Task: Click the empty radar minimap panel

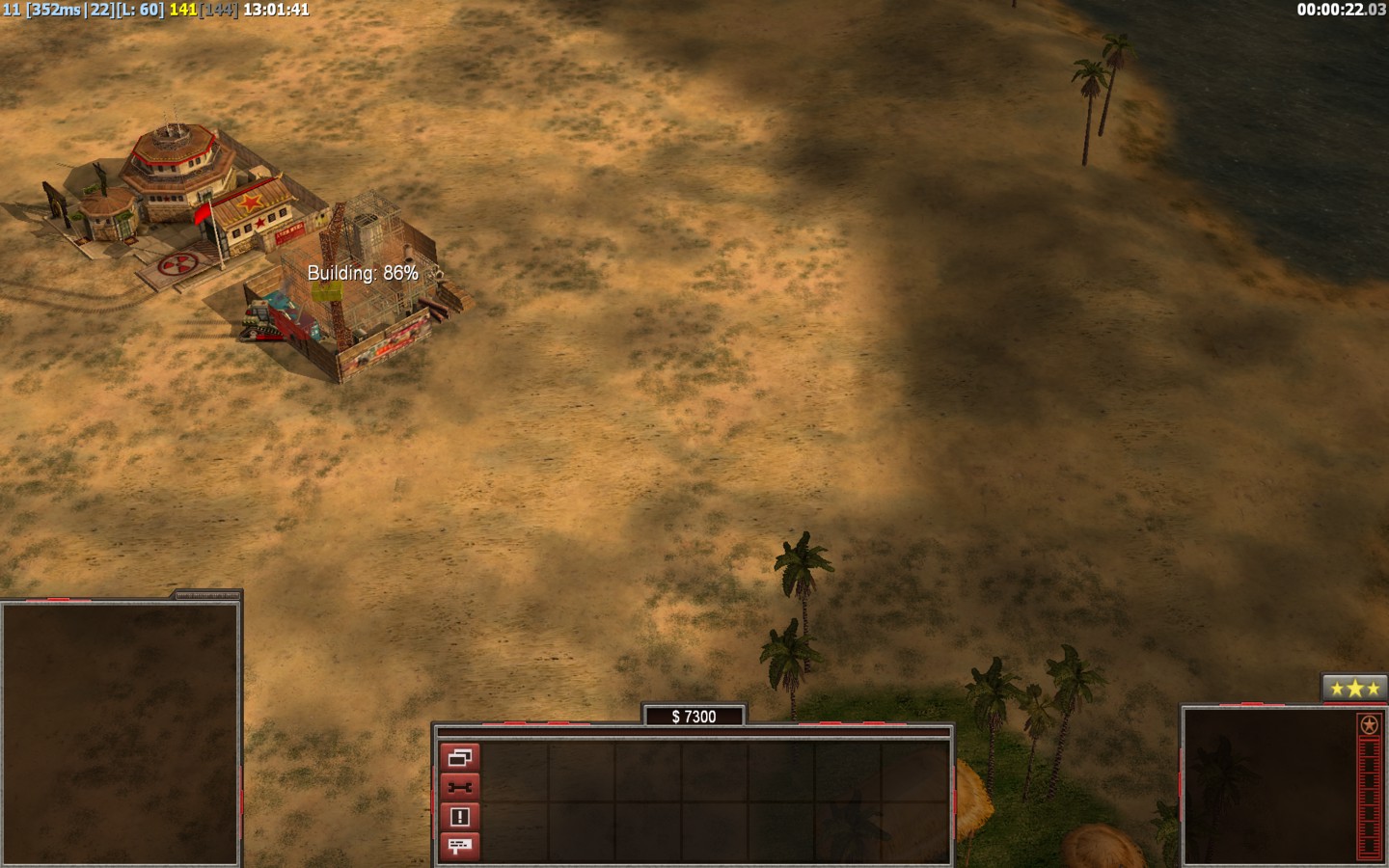Action: (121, 733)
